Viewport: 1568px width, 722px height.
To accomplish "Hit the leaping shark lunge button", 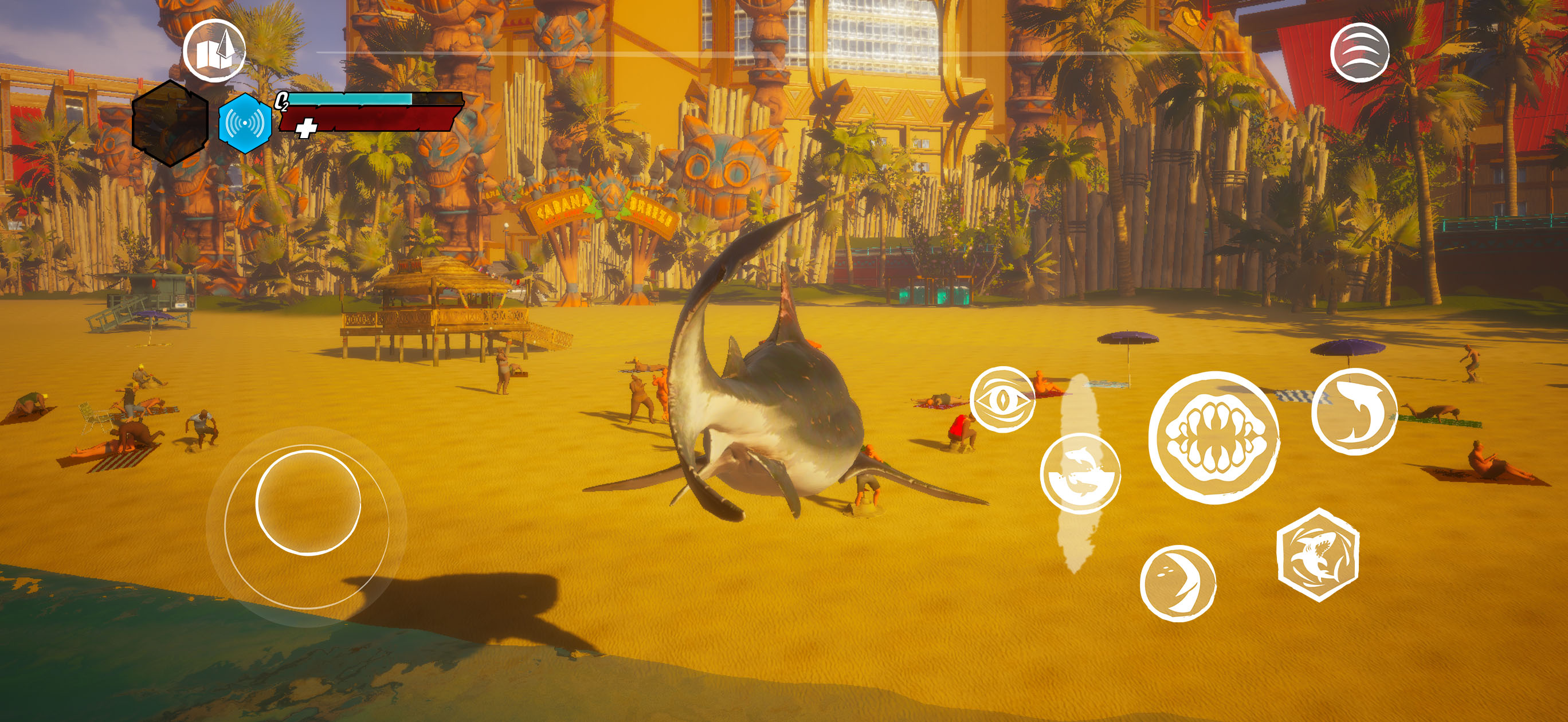I will click(x=1354, y=411).
